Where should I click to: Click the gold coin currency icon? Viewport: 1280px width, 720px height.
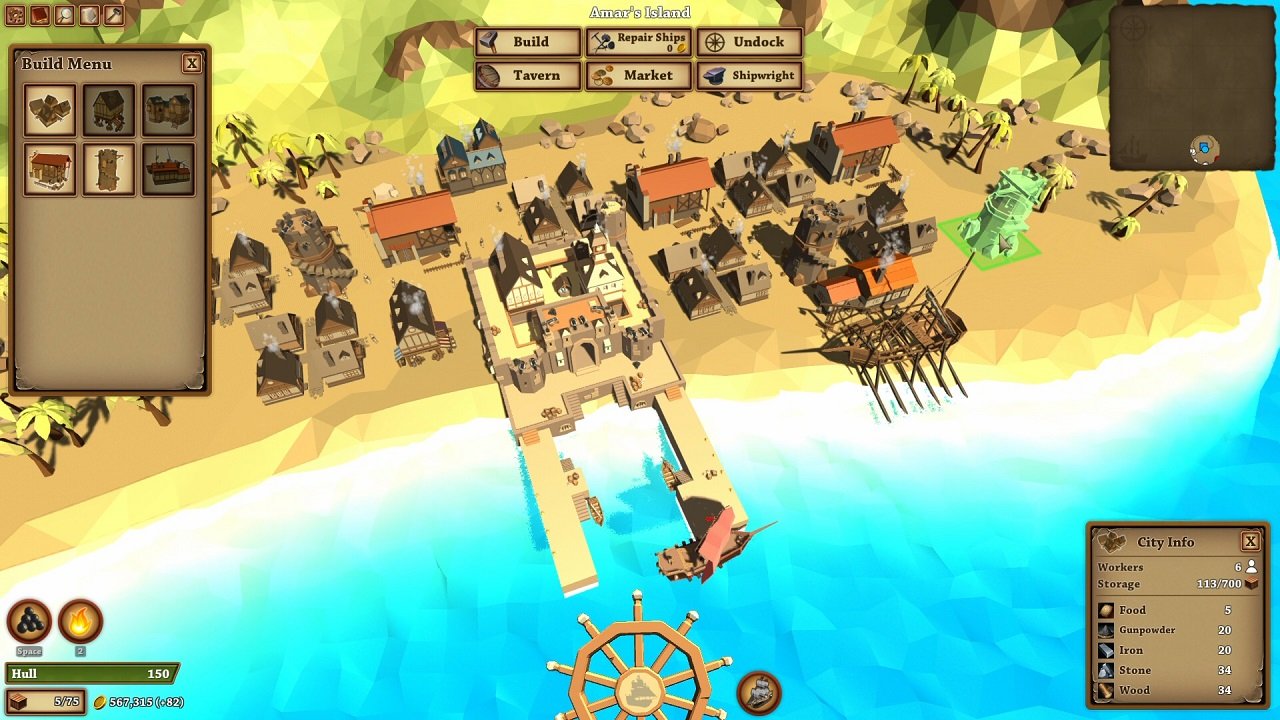point(102,702)
